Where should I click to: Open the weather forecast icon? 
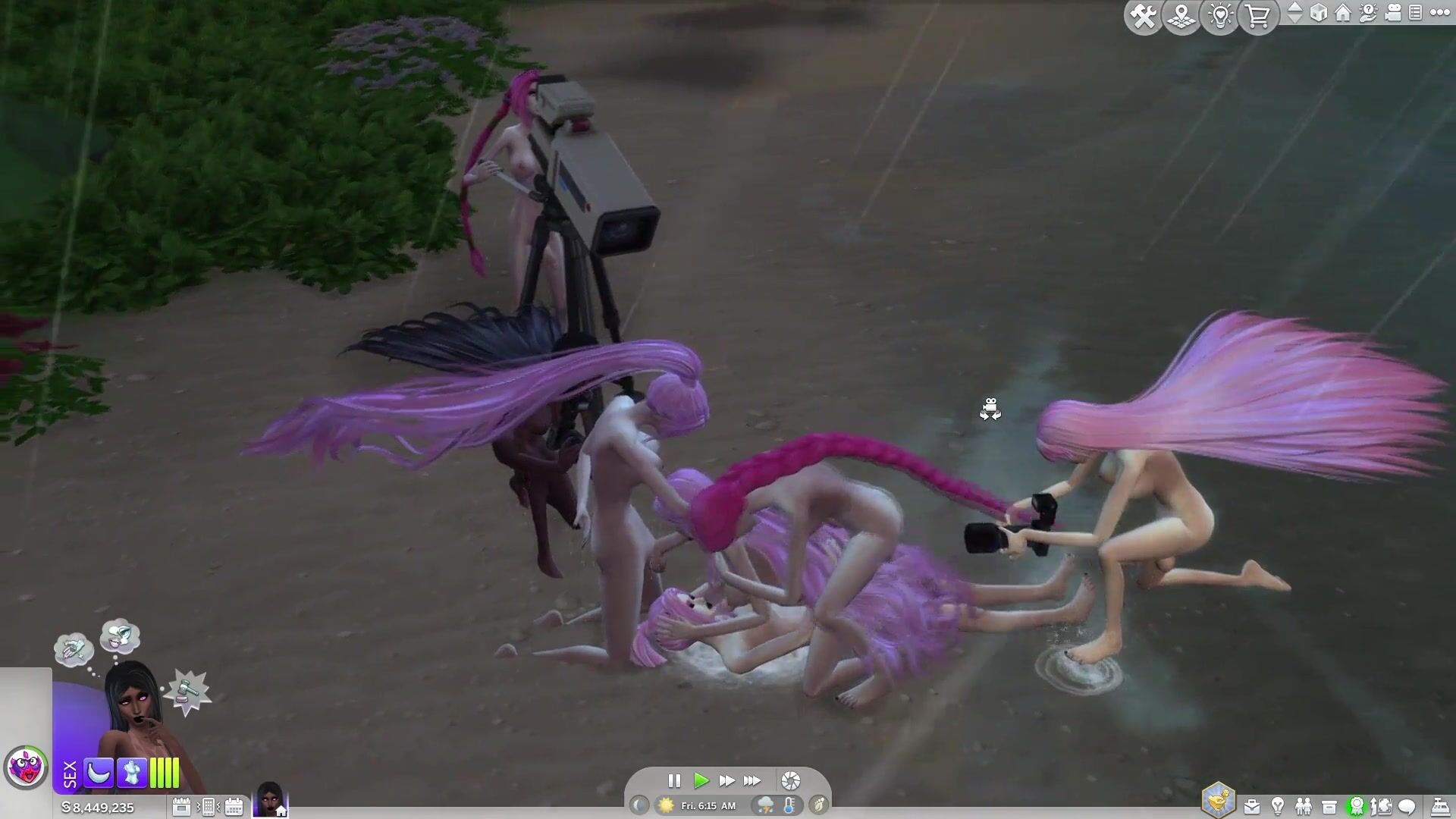point(764,805)
